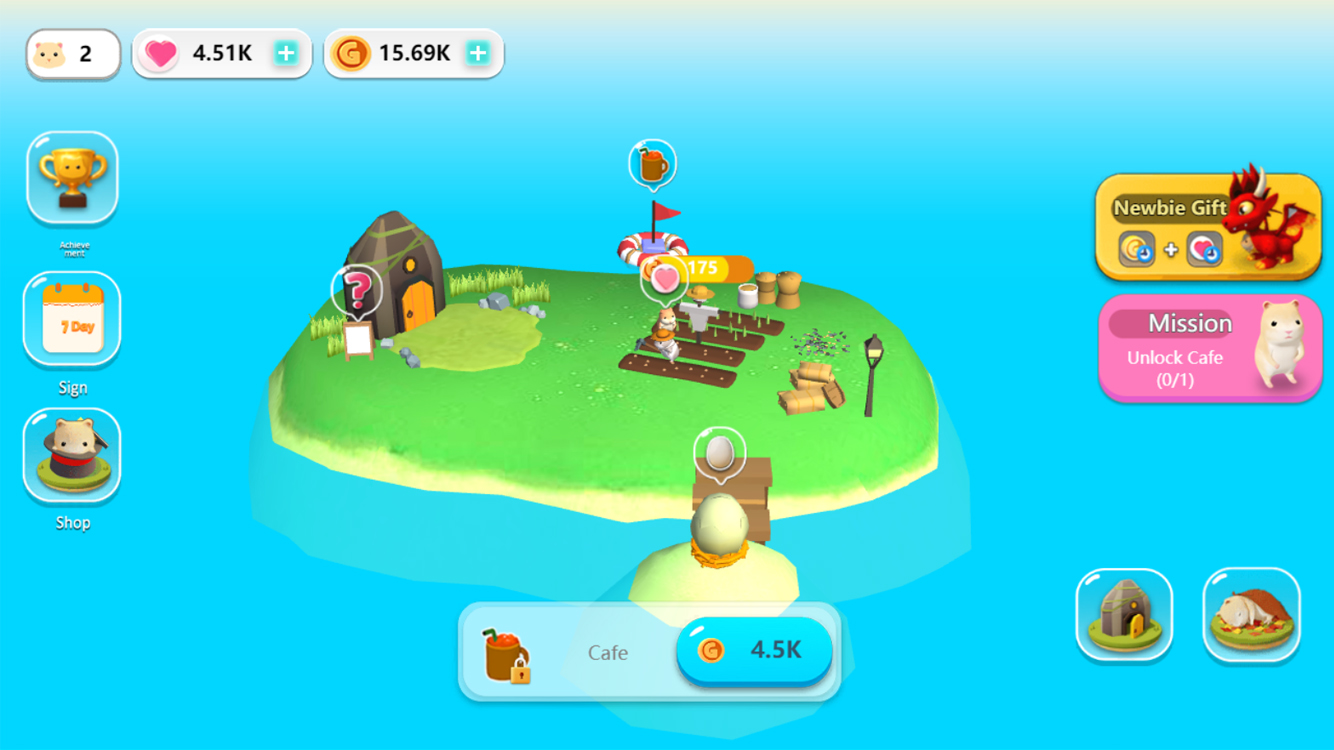Open the Shop

coord(71,455)
